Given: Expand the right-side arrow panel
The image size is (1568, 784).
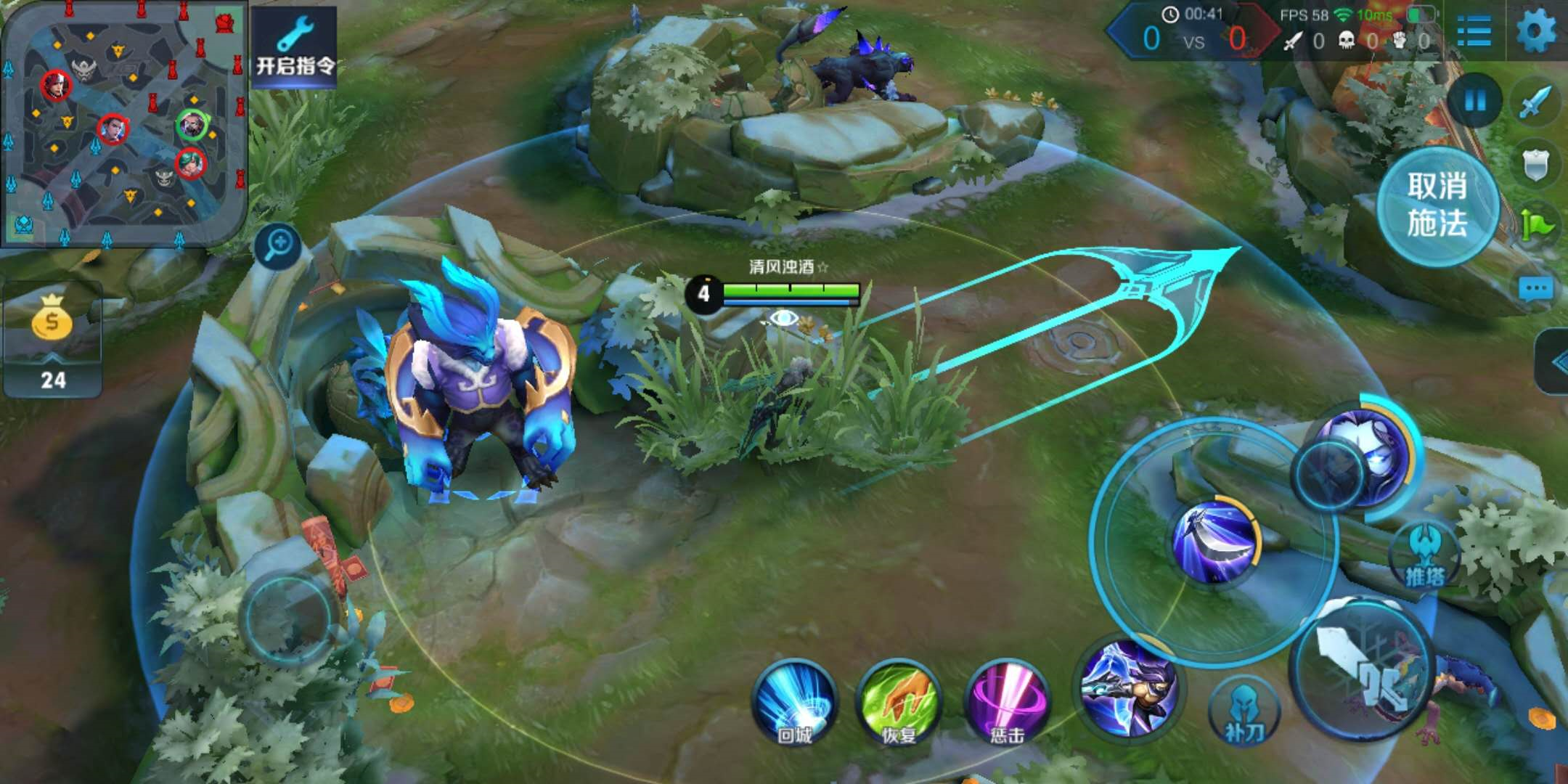Looking at the screenshot, I should click(1555, 362).
